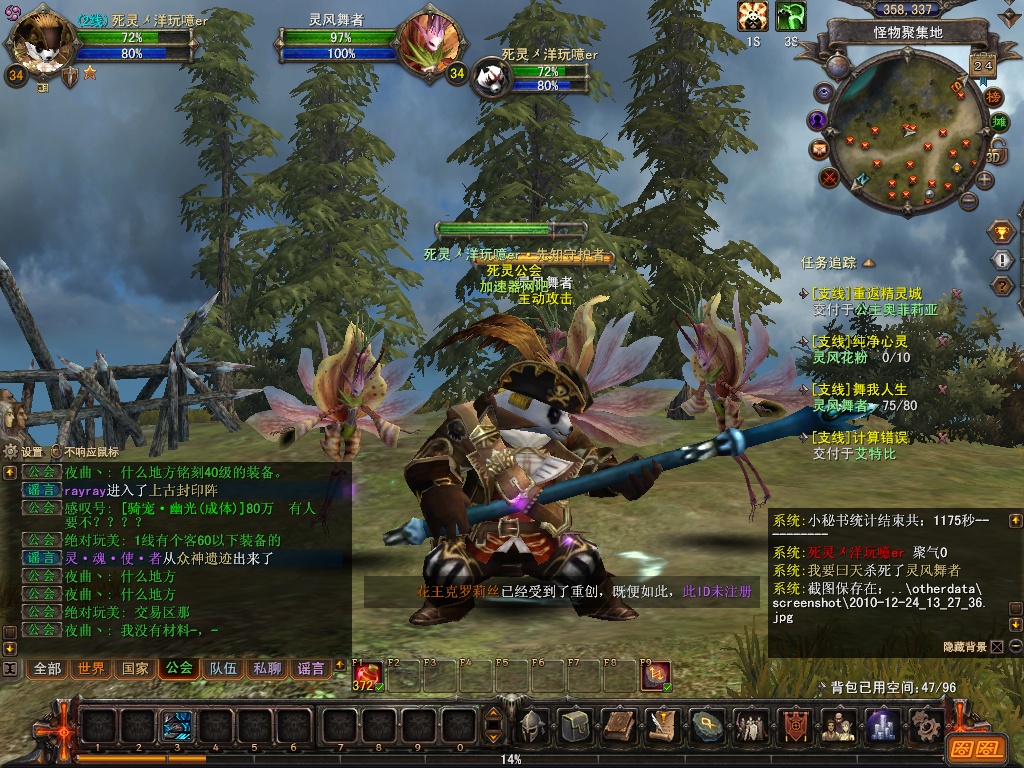Select the 公会 chat tab
Screen dimensions: 1024x768
click(179, 668)
